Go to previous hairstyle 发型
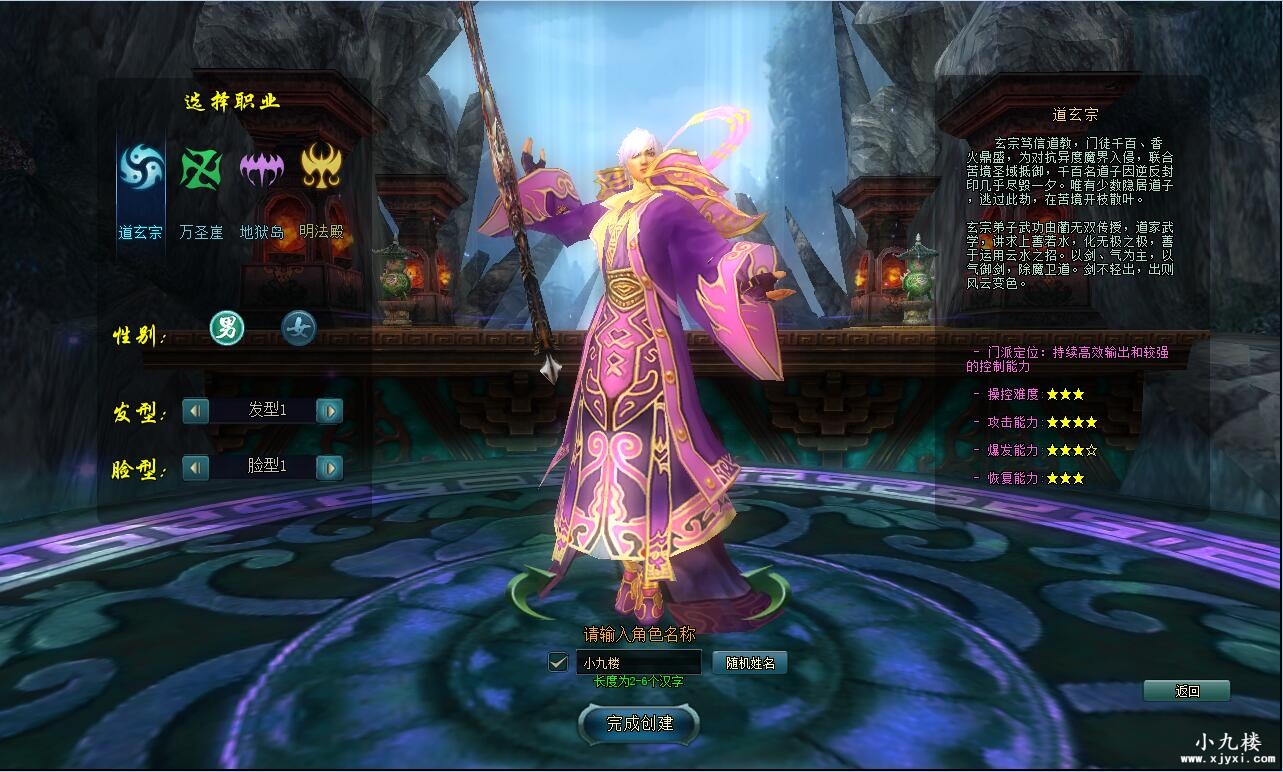This screenshot has width=1283, height=772. [x=196, y=410]
